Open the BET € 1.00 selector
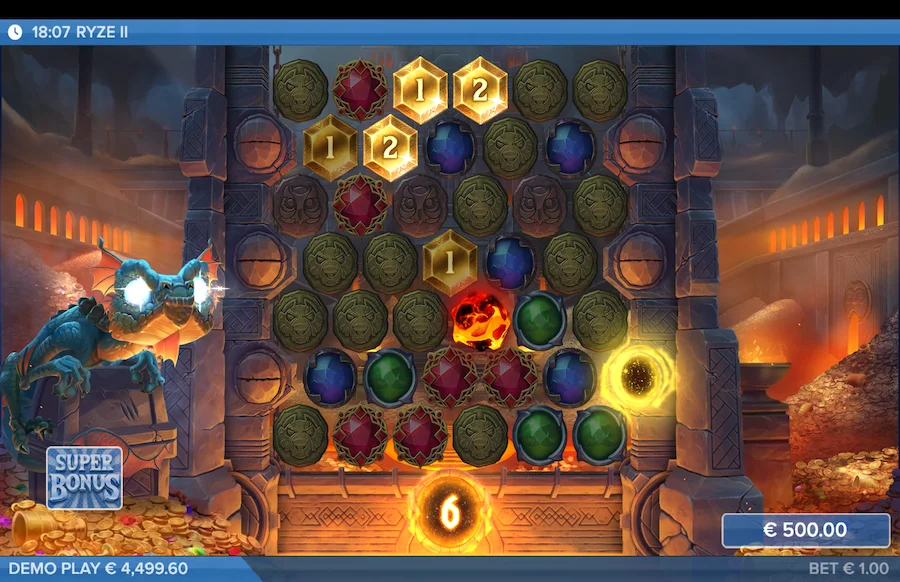The image size is (900, 582). tap(848, 569)
